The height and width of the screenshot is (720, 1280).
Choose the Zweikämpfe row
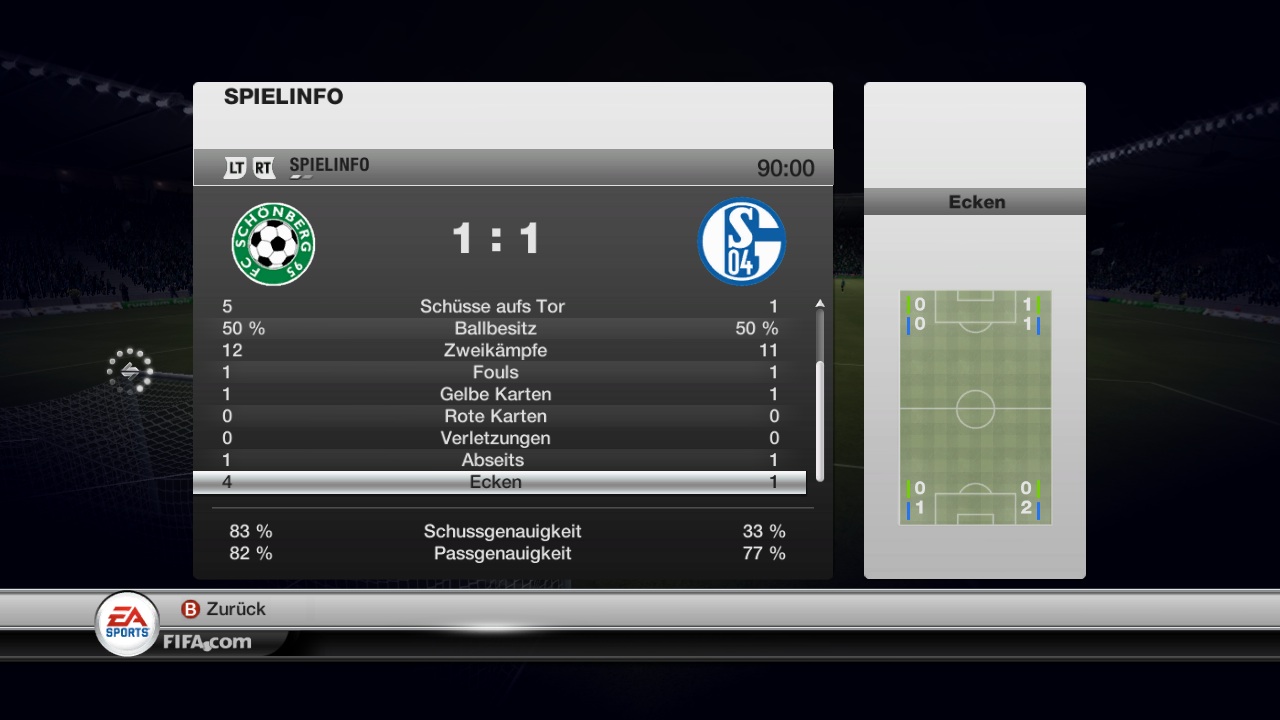(498, 350)
